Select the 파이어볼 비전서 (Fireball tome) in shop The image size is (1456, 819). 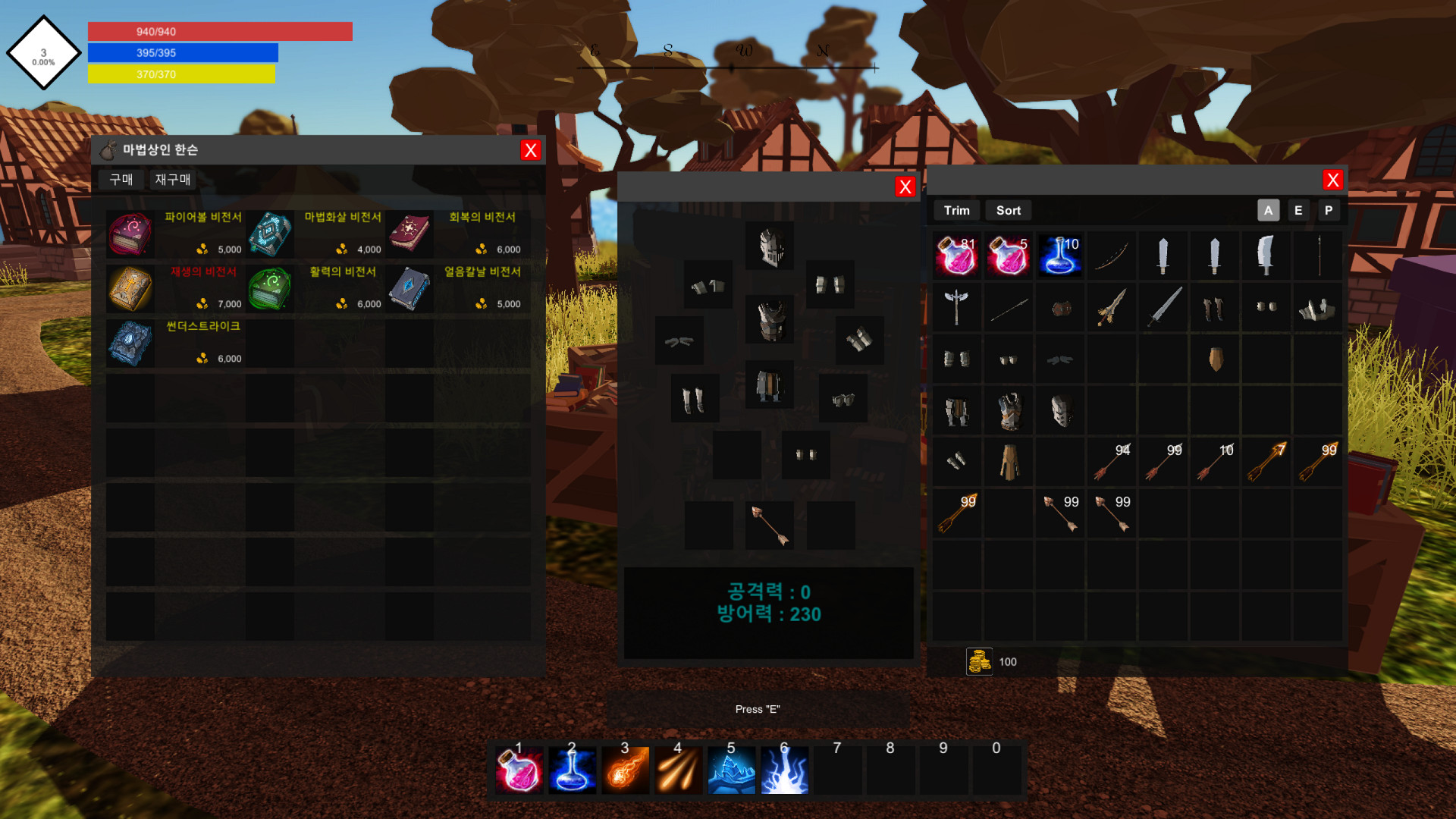pyautogui.click(x=129, y=234)
